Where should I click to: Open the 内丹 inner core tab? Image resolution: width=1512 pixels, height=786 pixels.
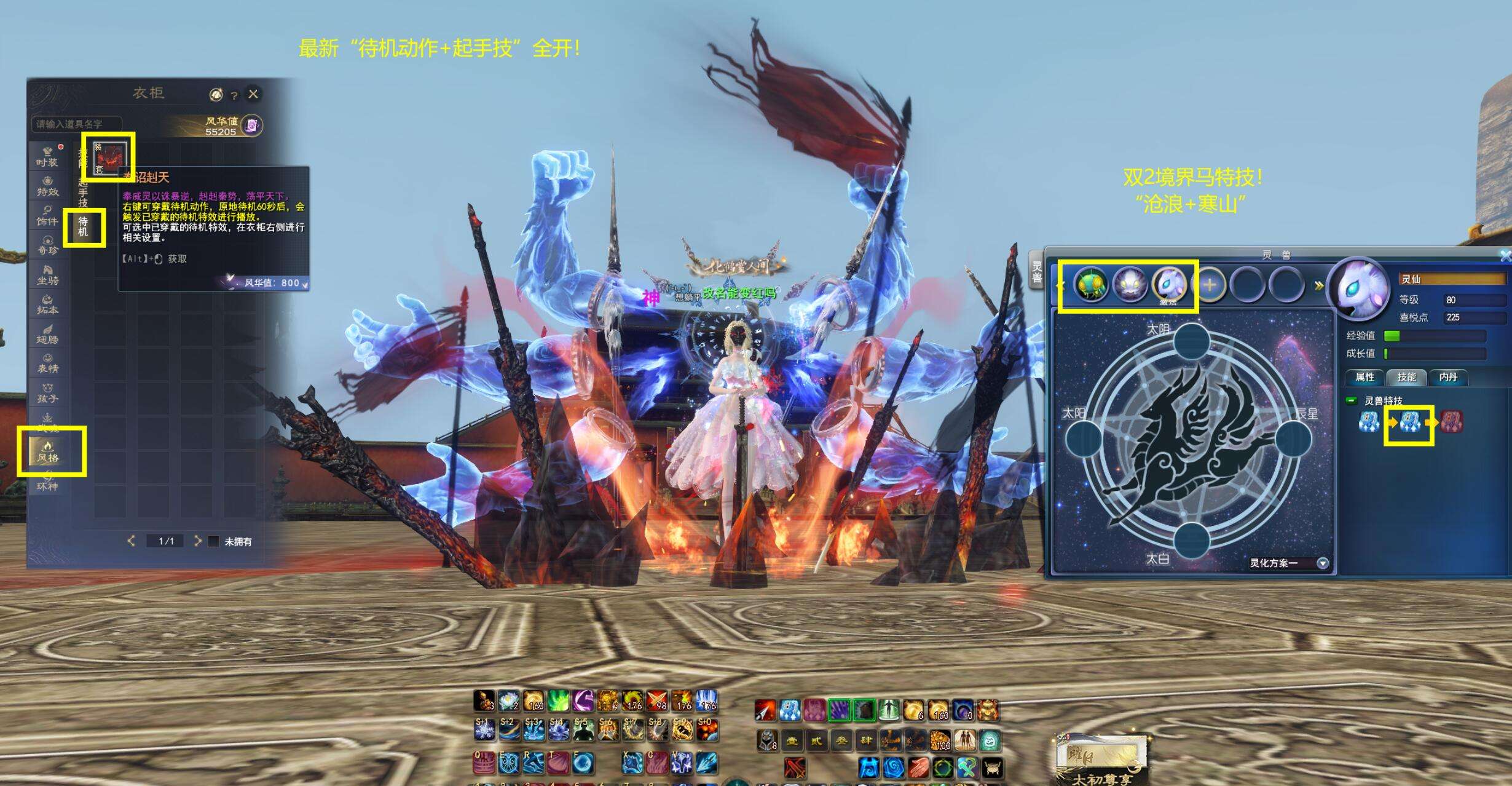(x=1448, y=377)
